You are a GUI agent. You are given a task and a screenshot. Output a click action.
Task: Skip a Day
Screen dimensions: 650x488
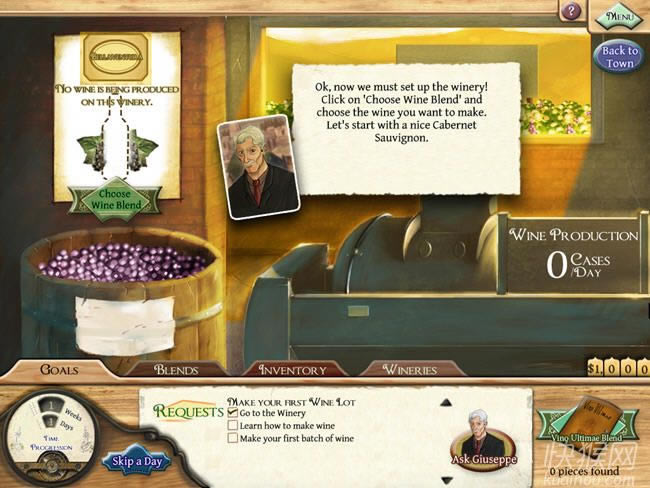pyautogui.click(x=136, y=461)
